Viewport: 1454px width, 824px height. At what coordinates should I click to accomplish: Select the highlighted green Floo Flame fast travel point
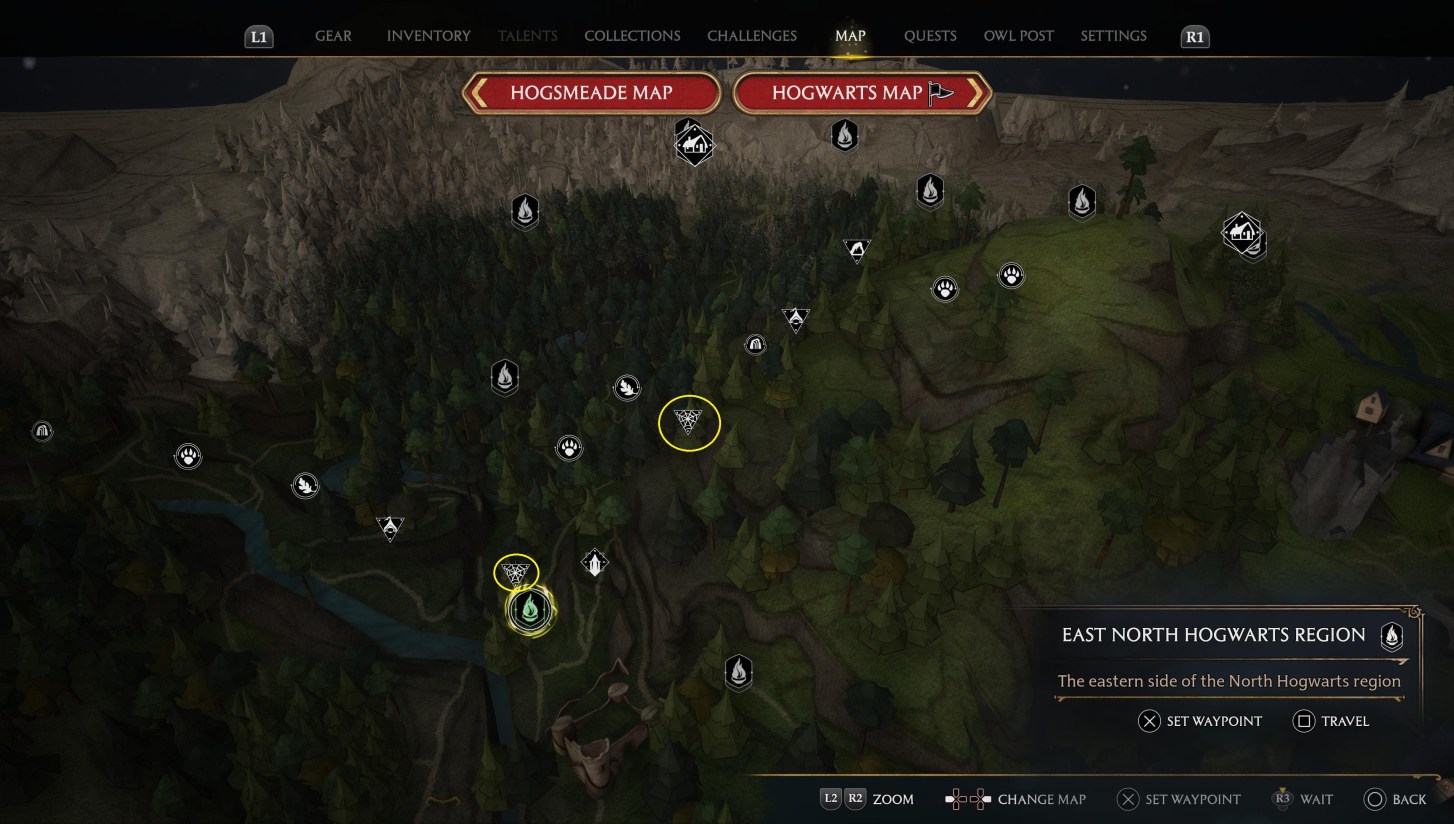(529, 610)
